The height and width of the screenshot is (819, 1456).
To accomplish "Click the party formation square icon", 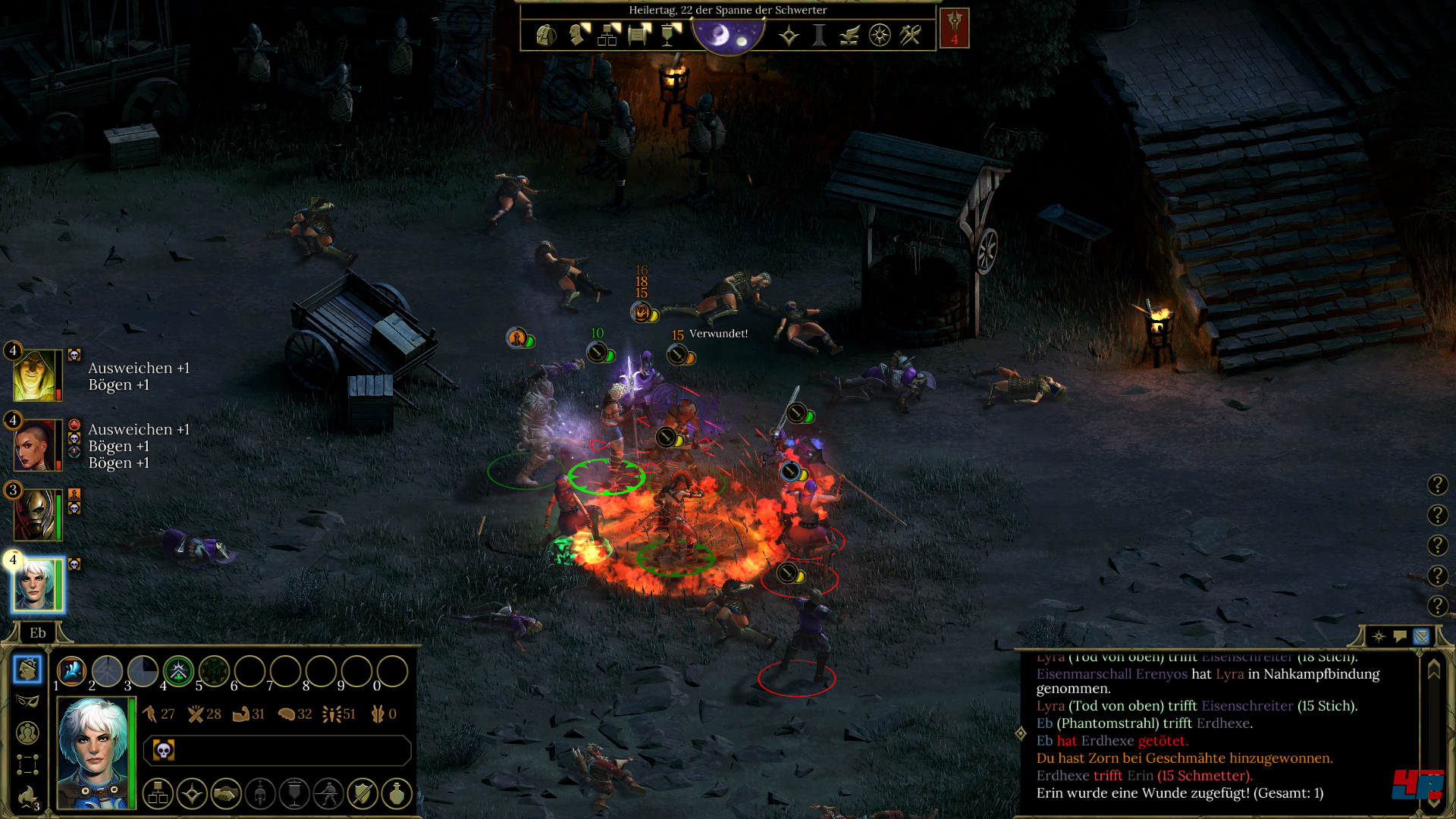I will [x=27, y=764].
